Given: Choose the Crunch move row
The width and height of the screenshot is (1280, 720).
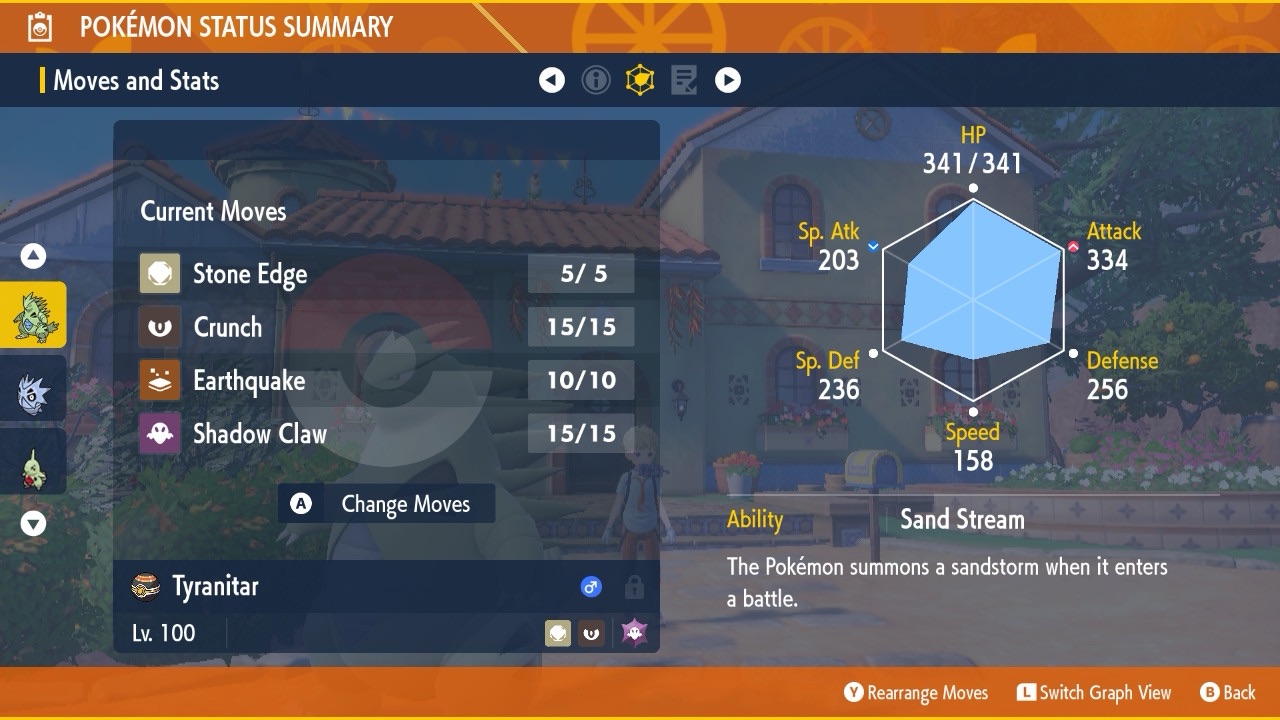Looking at the screenshot, I should [385, 327].
